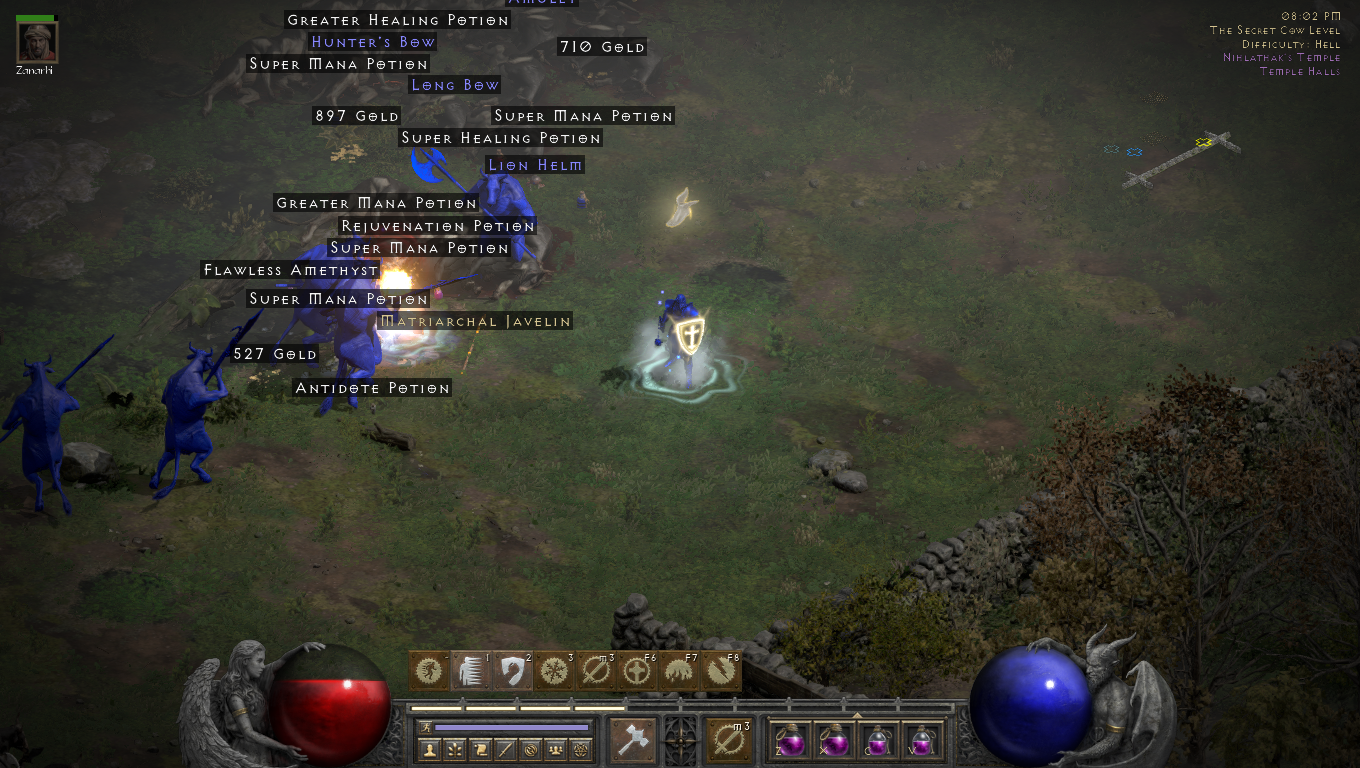The image size is (1360, 768).
Task: Use the purple potion in belt slot Z
Action: tap(791, 741)
